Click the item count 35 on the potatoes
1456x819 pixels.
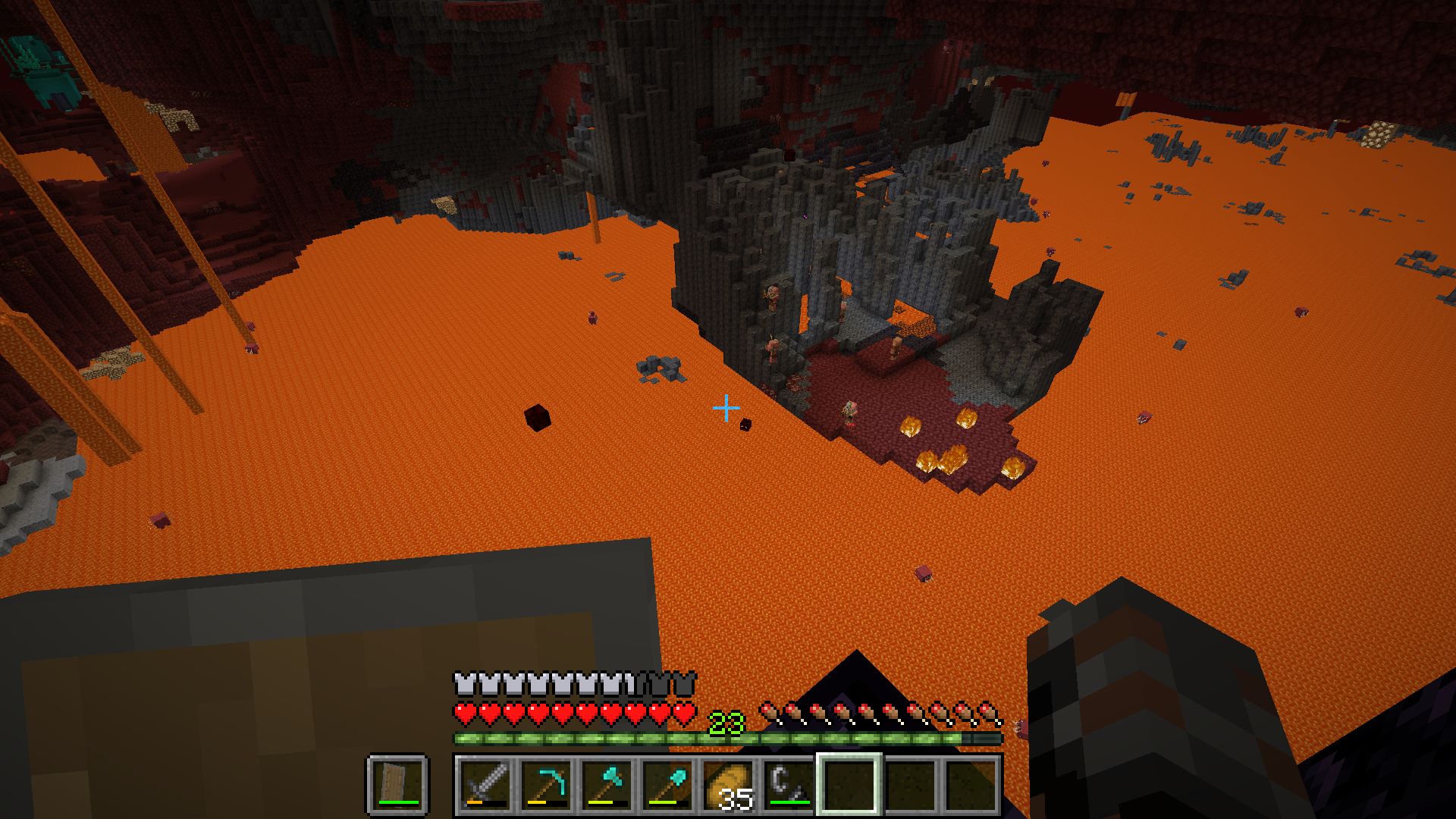pos(736,800)
